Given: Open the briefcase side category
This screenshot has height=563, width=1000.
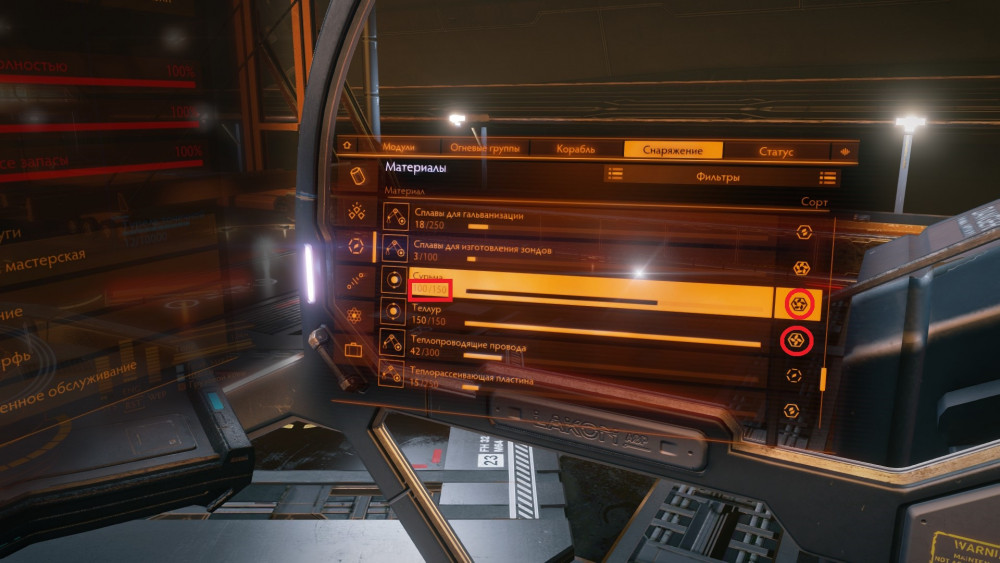Looking at the screenshot, I should pos(354,350).
